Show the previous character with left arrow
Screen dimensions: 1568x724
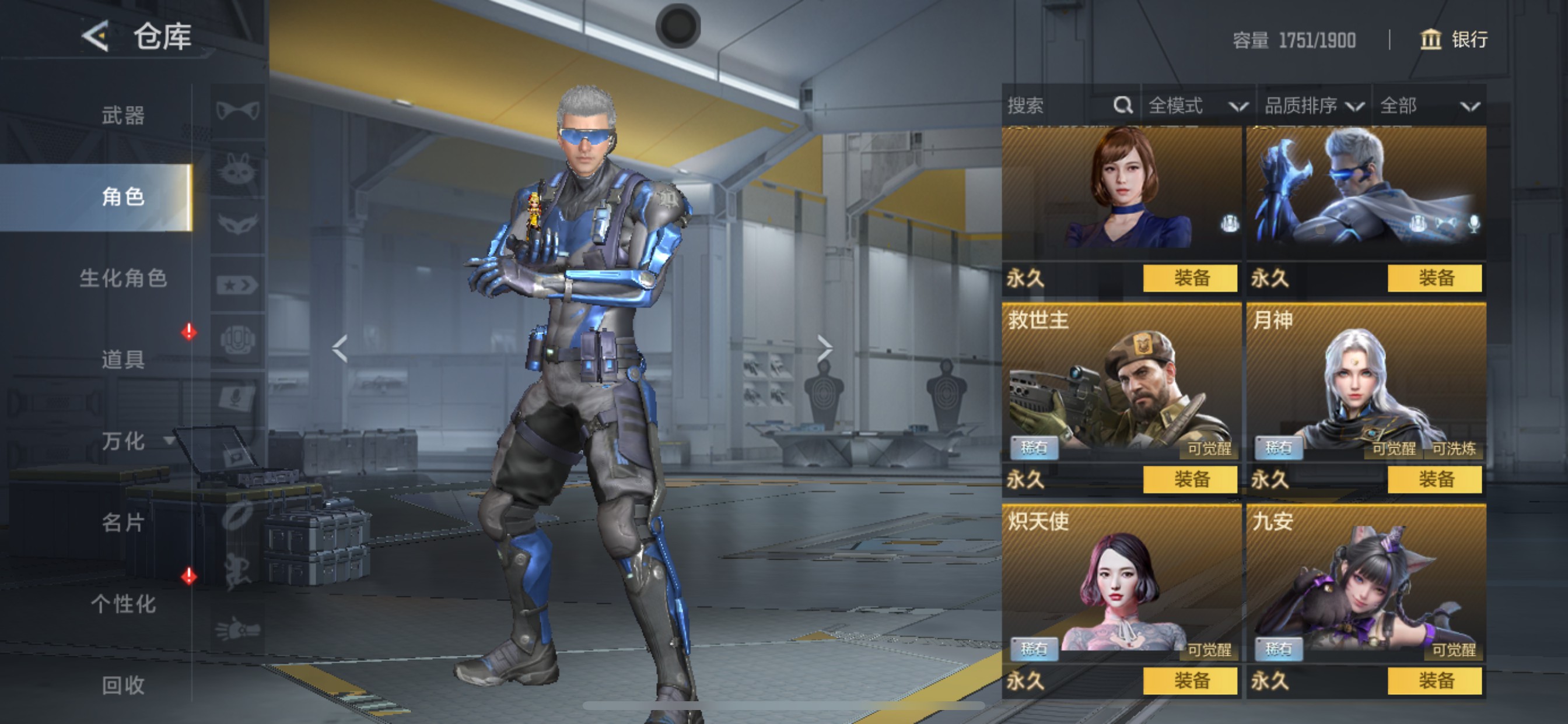coord(339,348)
